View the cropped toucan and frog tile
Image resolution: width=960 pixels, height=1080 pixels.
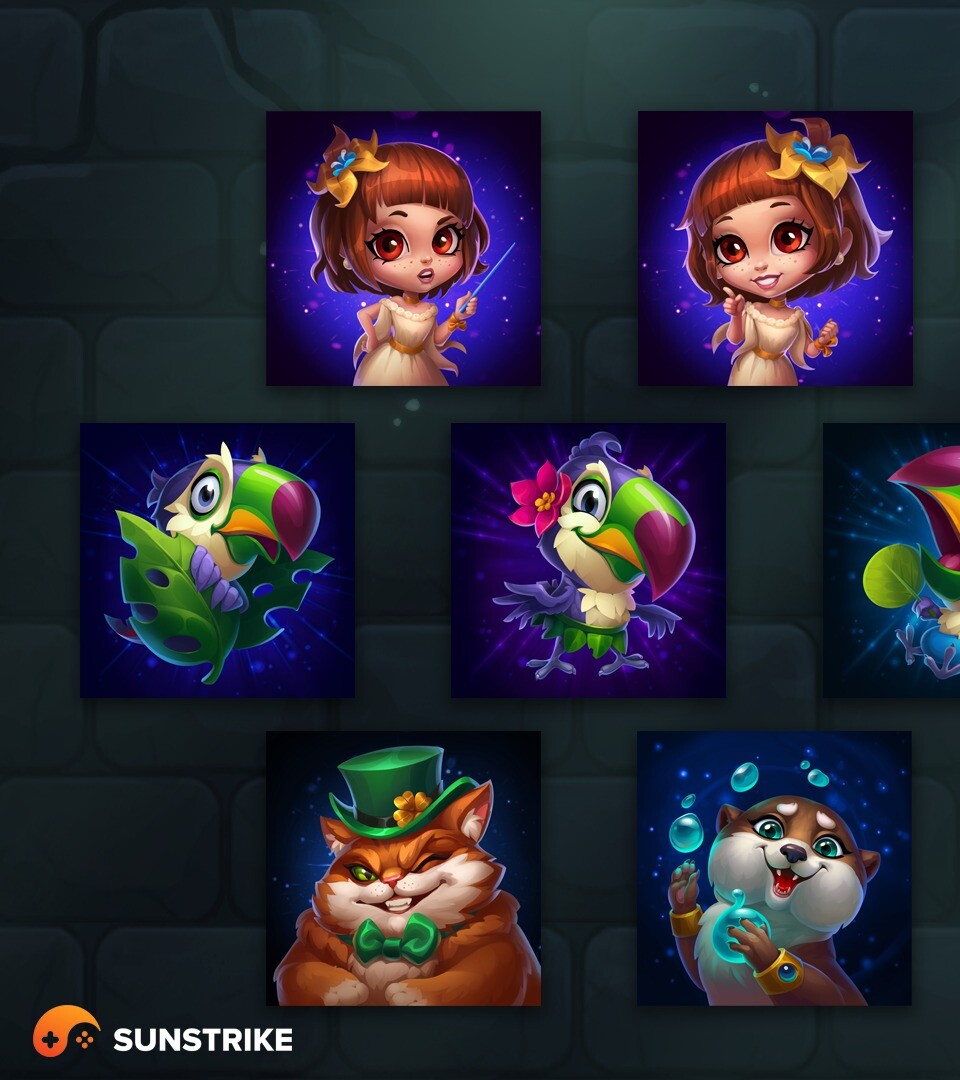tap(892, 560)
